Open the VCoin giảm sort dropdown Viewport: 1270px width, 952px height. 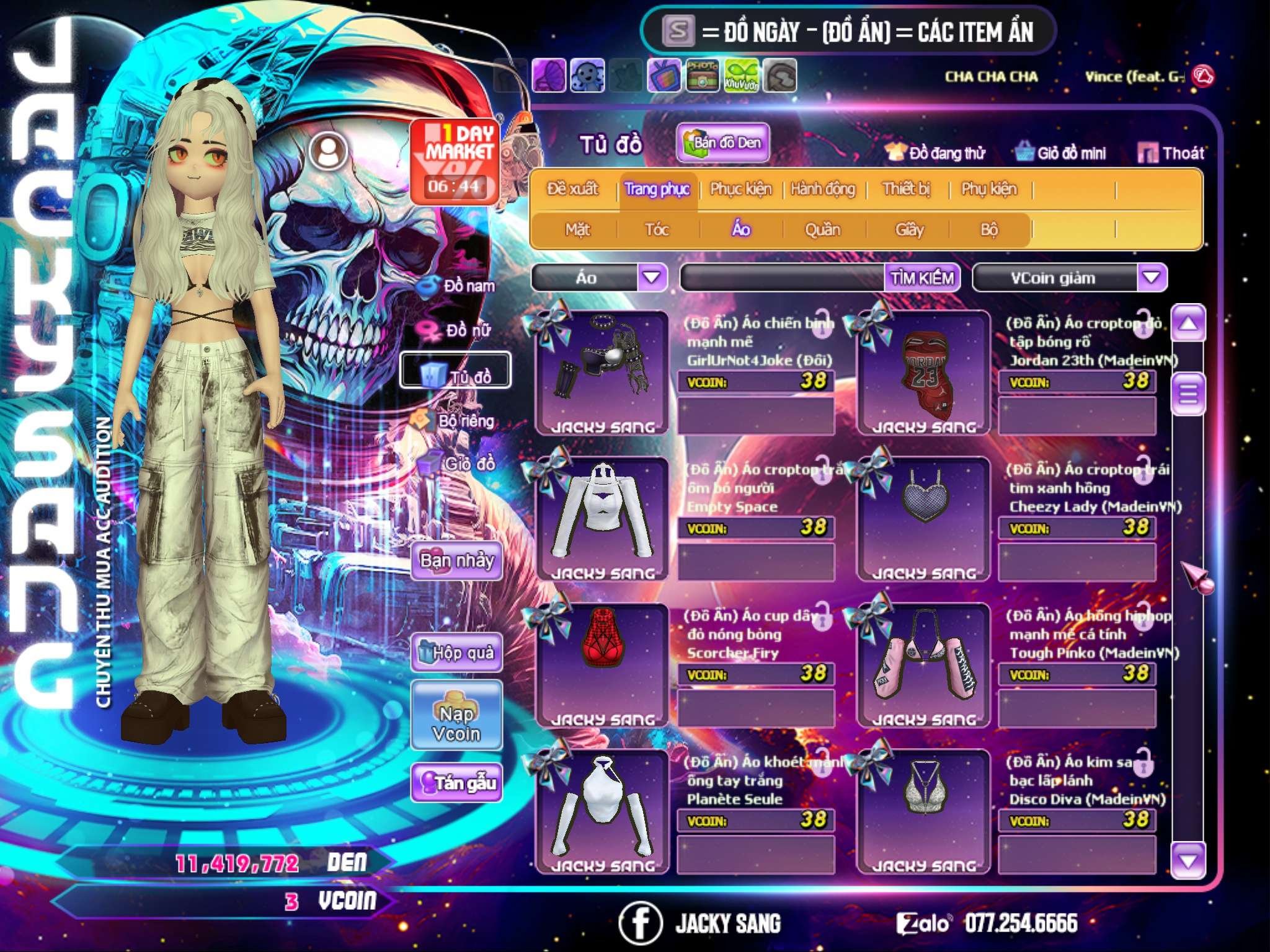point(1151,277)
